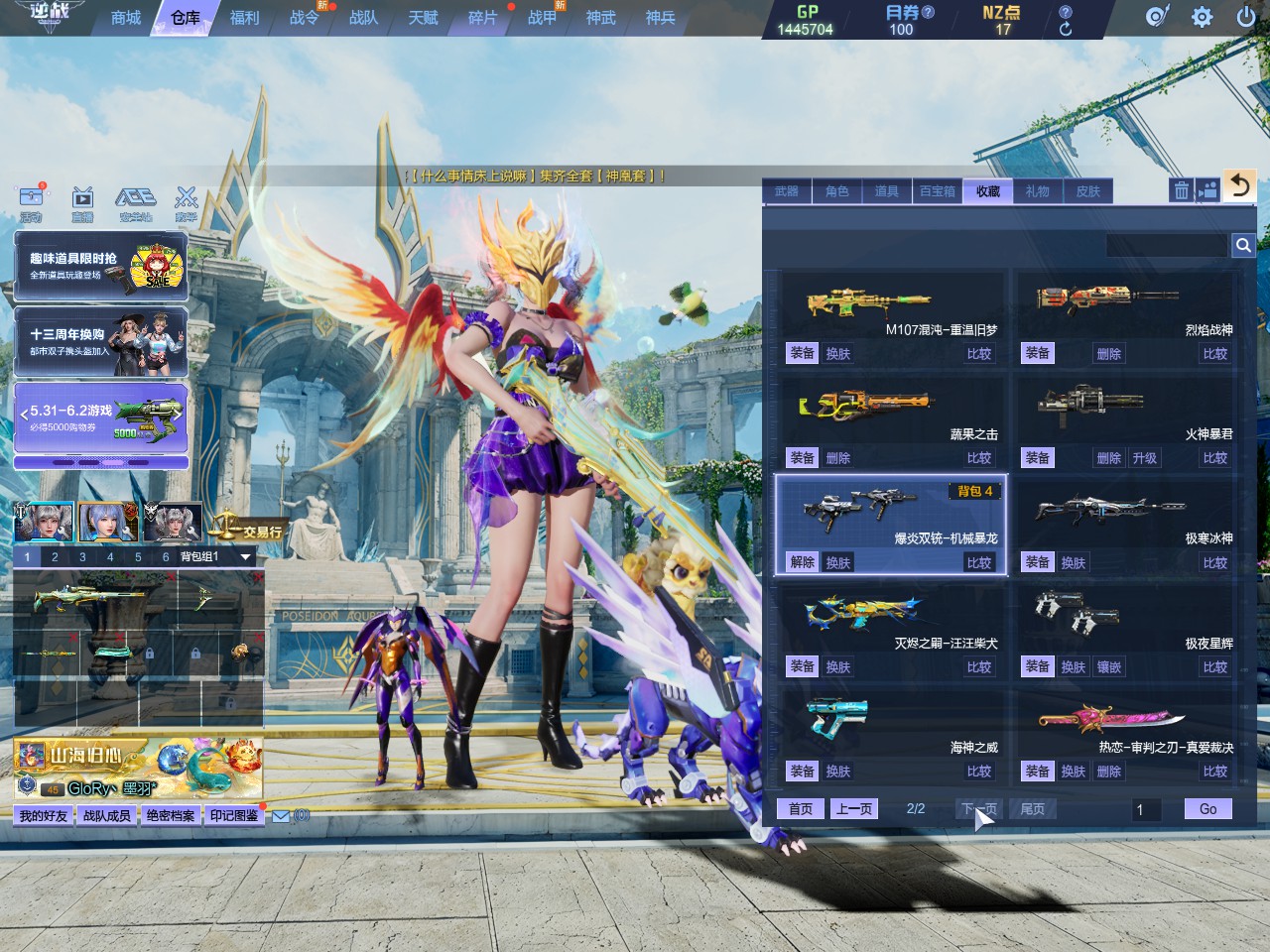1270x952 pixels.
Task: Click the warehouse search magnifier button
Action: (1243, 245)
